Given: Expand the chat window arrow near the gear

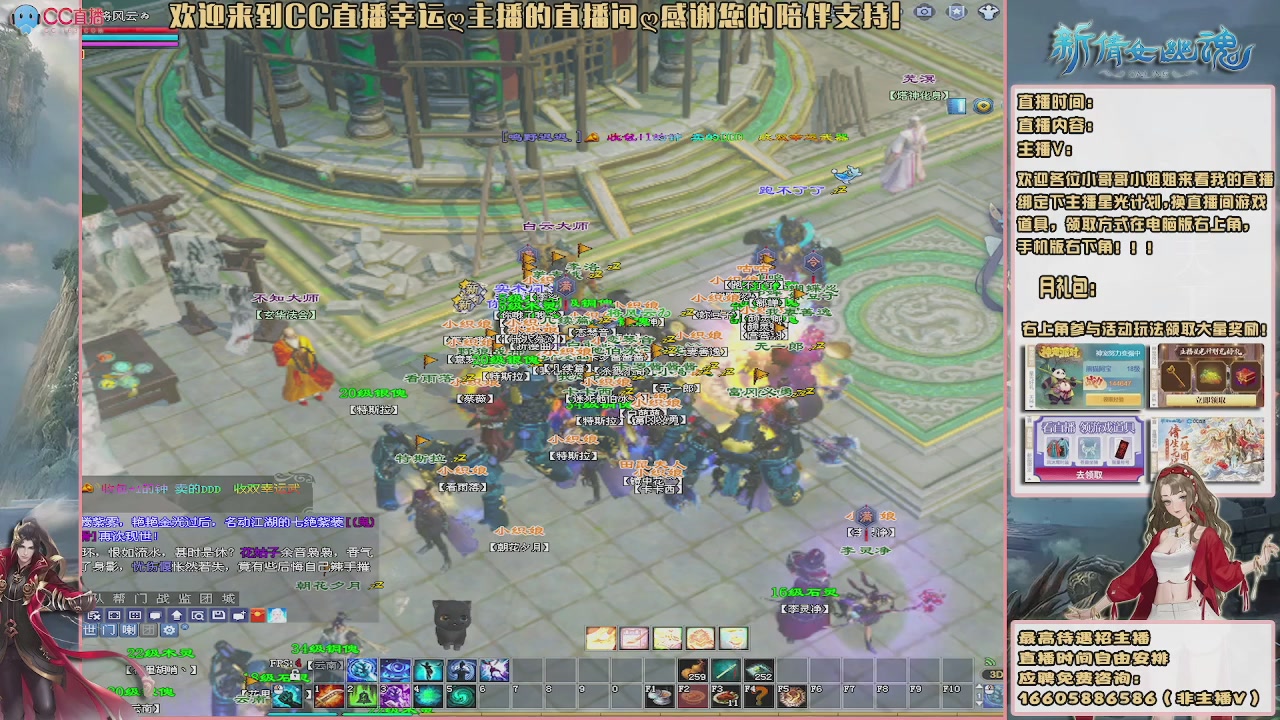Looking at the screenshot, I should pos(185,628).
